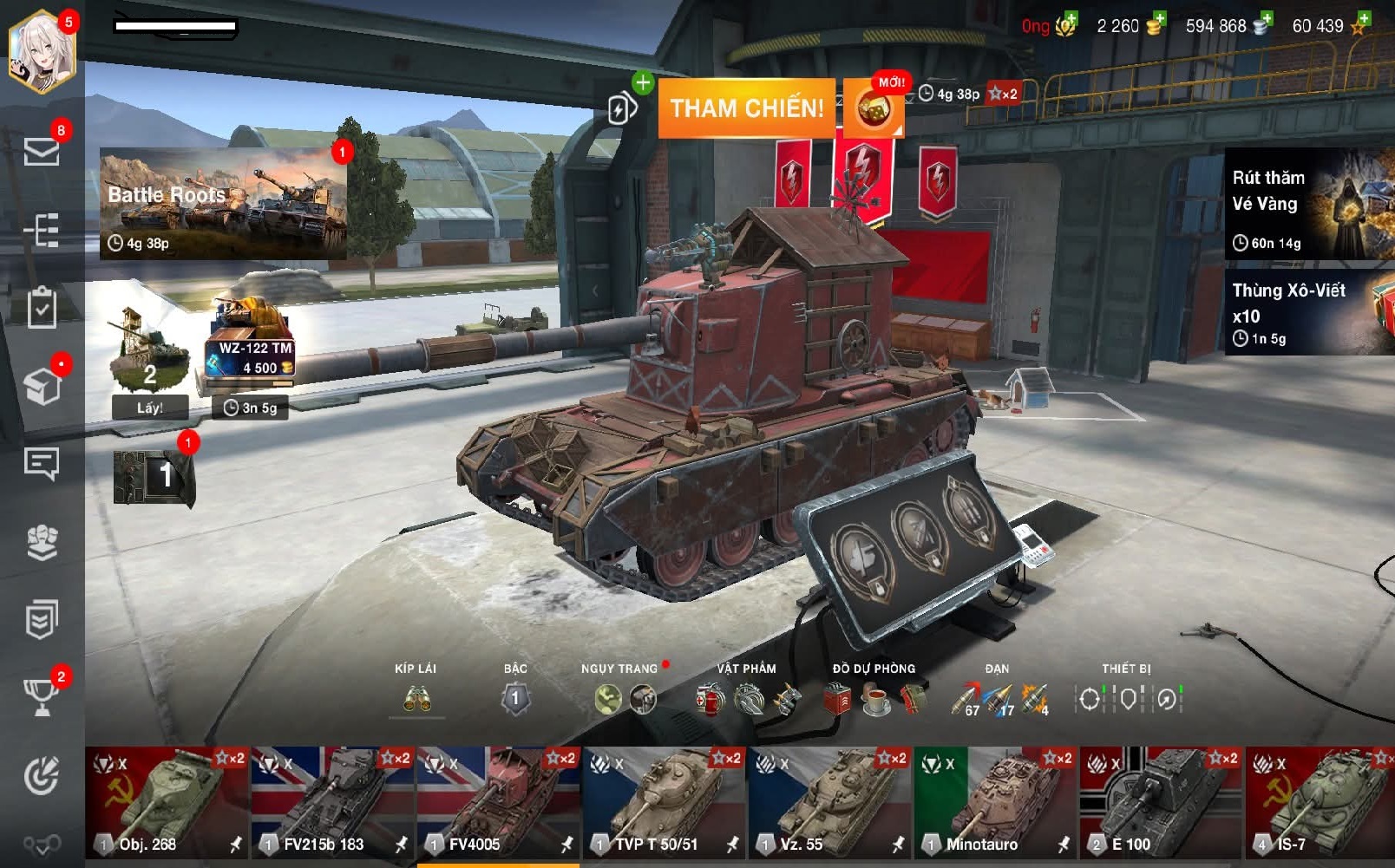Choose the TVP T 50/51 tank
The height and width of the screenshot is (868, 1395).
664,802
